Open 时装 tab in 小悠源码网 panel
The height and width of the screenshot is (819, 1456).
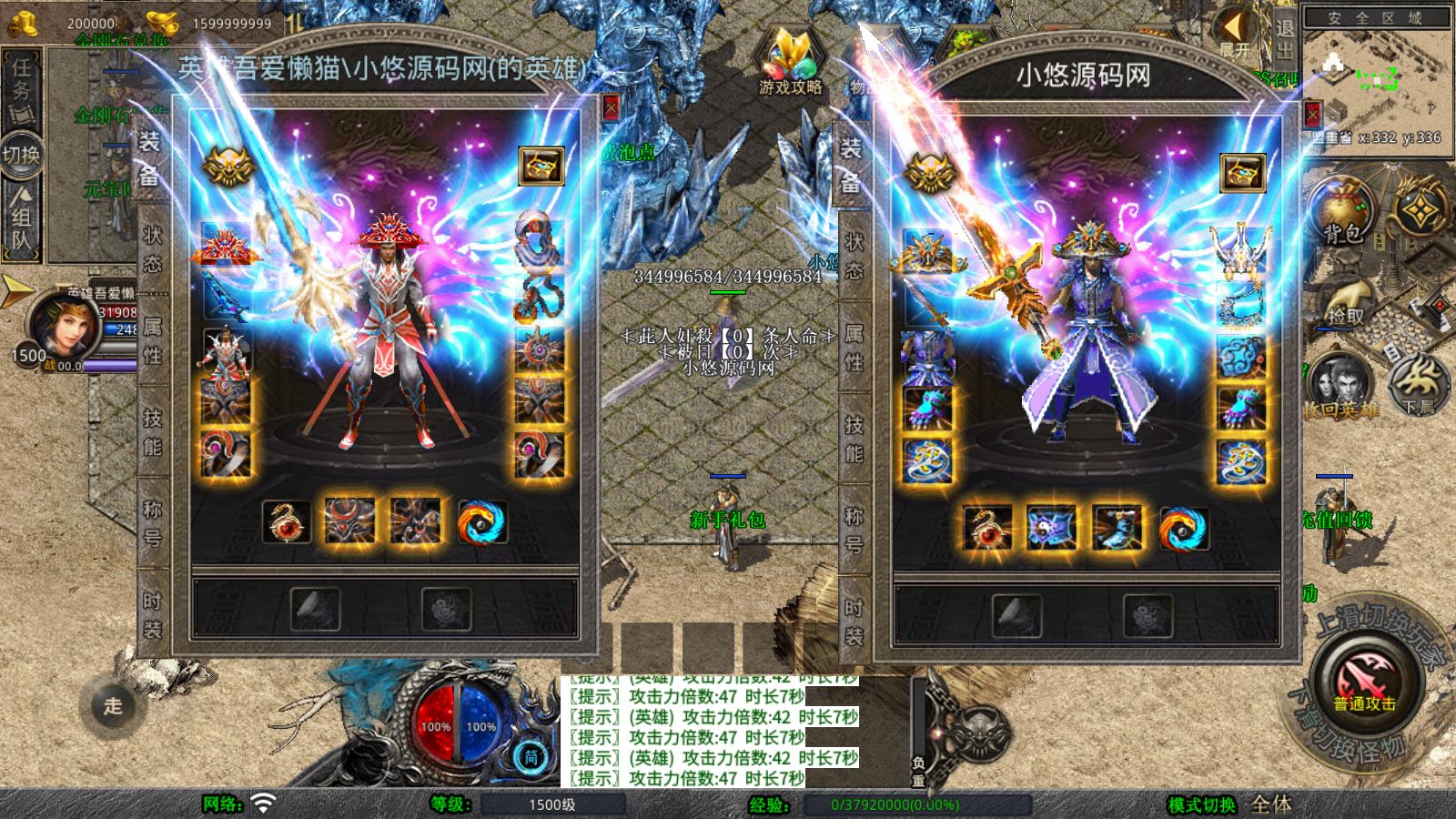(854, 622)
